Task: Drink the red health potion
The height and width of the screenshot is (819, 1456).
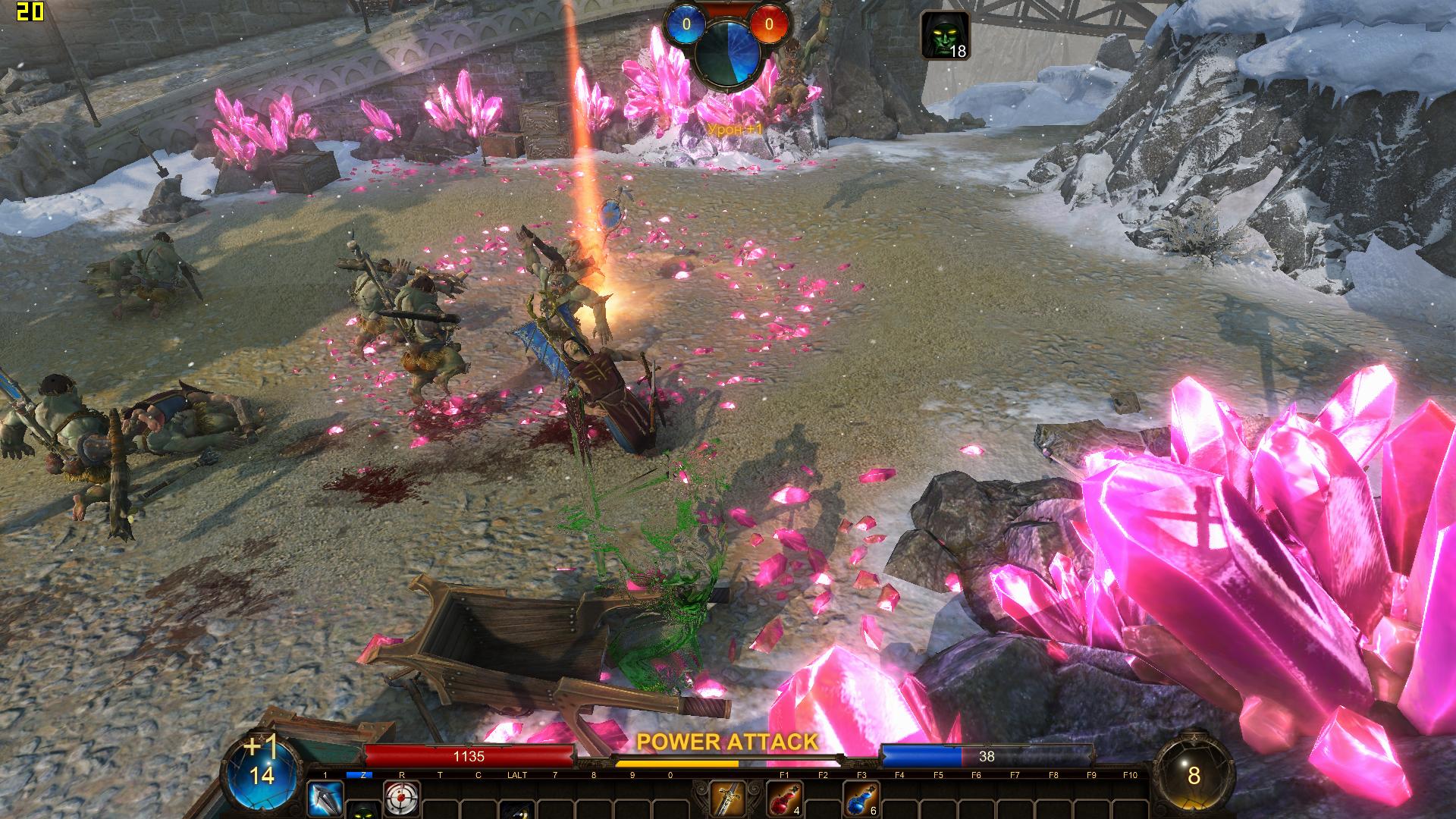Action: tap(786, 799)
